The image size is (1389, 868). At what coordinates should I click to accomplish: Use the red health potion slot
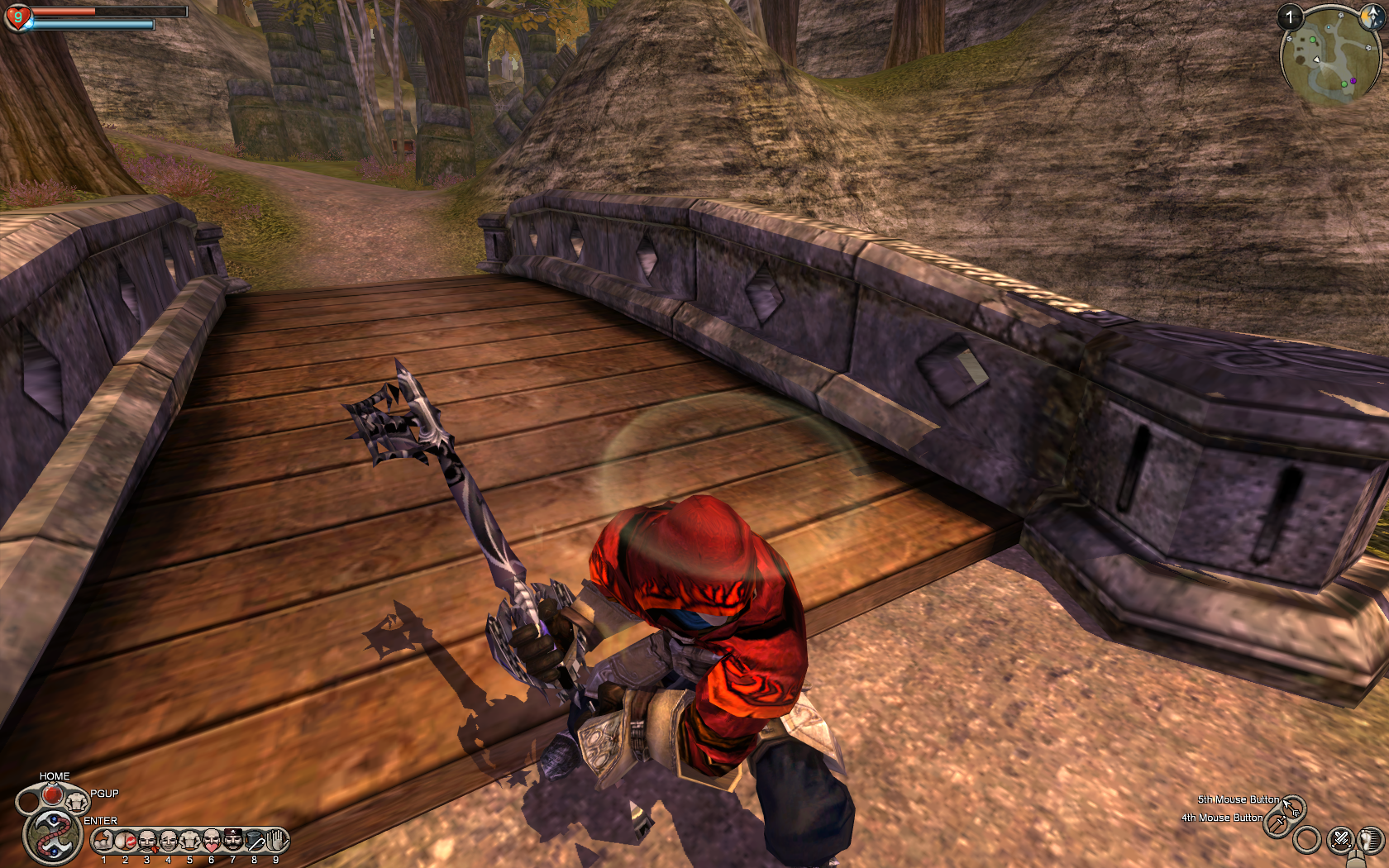[x=52, y=794]
